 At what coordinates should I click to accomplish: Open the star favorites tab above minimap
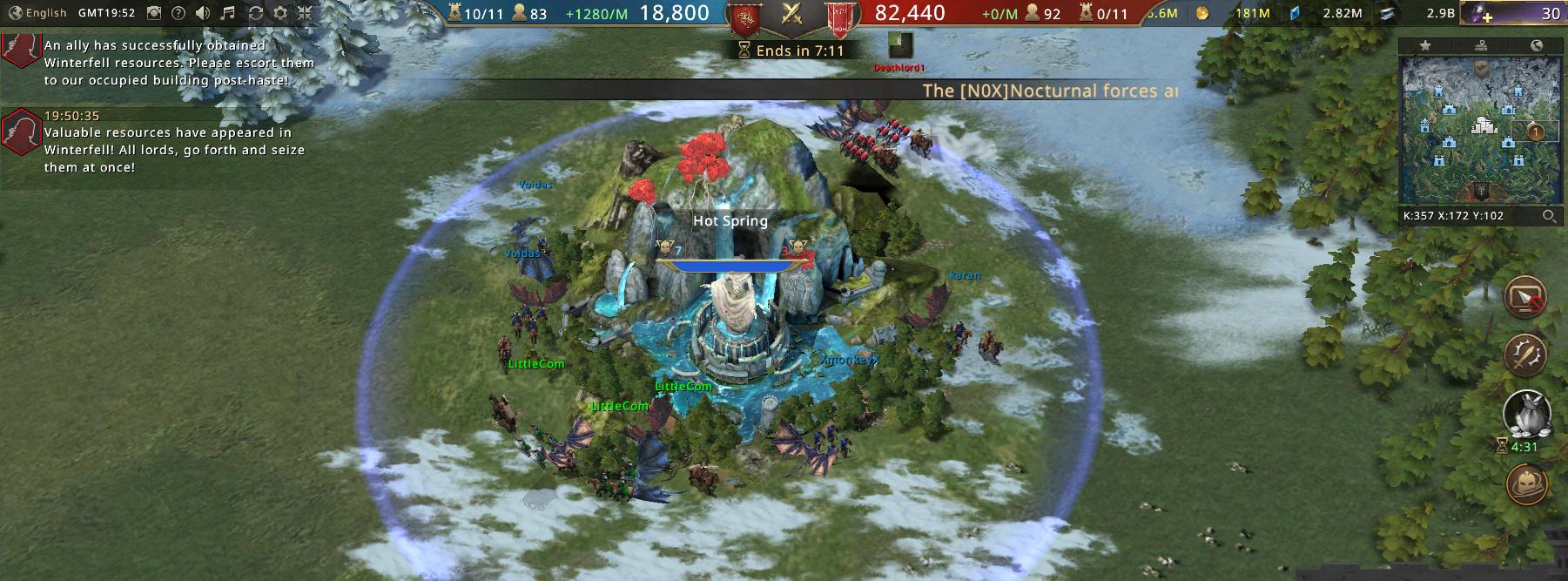[1425, 46]
